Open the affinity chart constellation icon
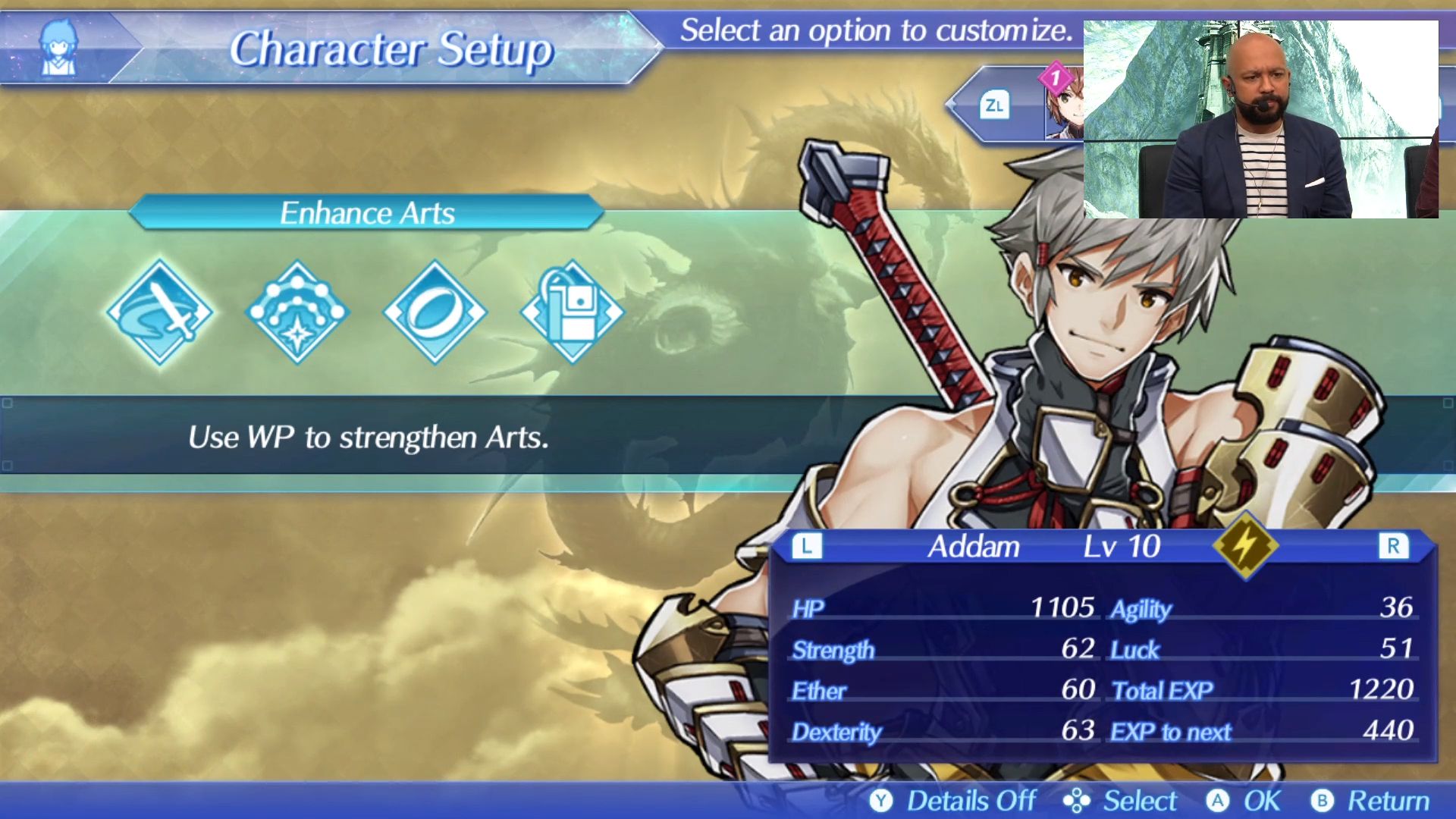 pos(297,312)
